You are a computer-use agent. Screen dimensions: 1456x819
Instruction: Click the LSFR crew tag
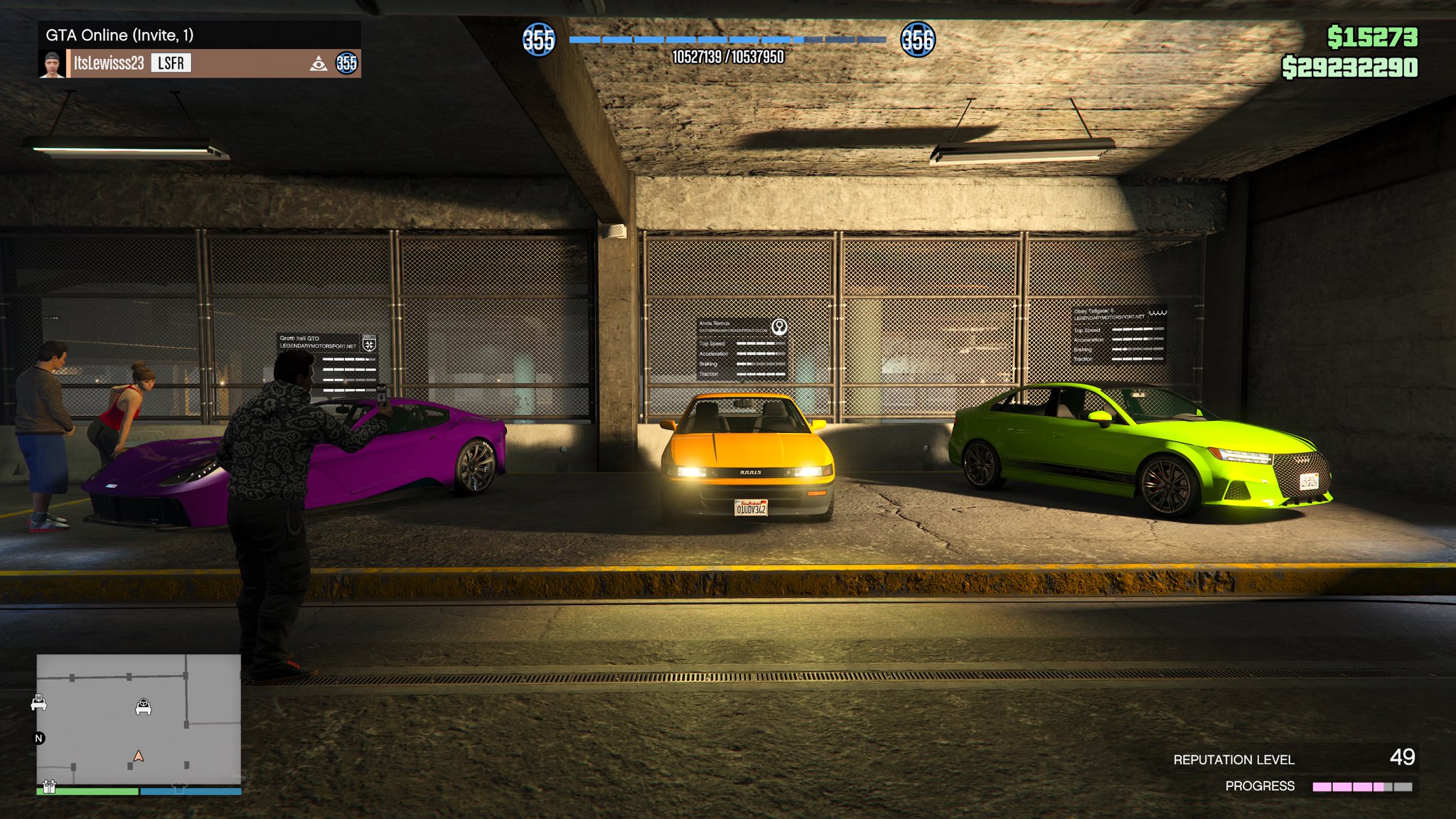point(171,63)
